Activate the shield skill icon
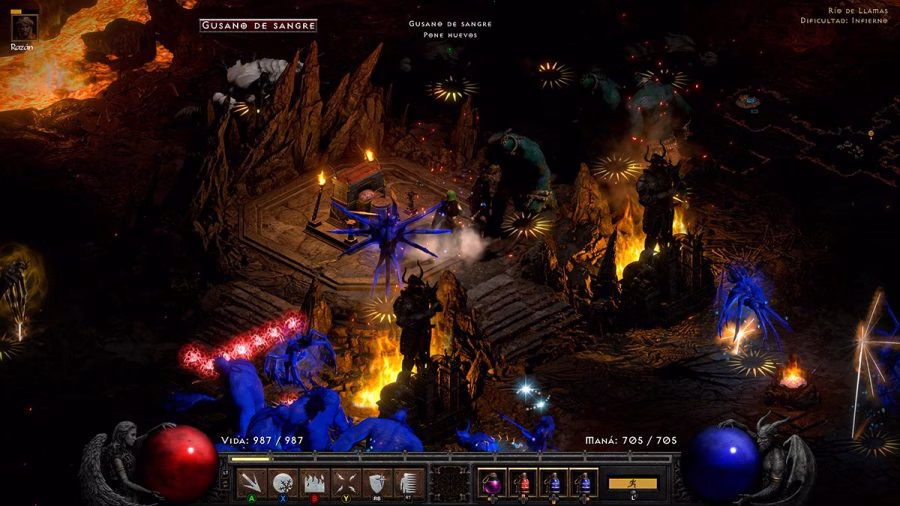The height and width of the screenshot is (506, 900). pyautogui.click(x=377, y=481)
